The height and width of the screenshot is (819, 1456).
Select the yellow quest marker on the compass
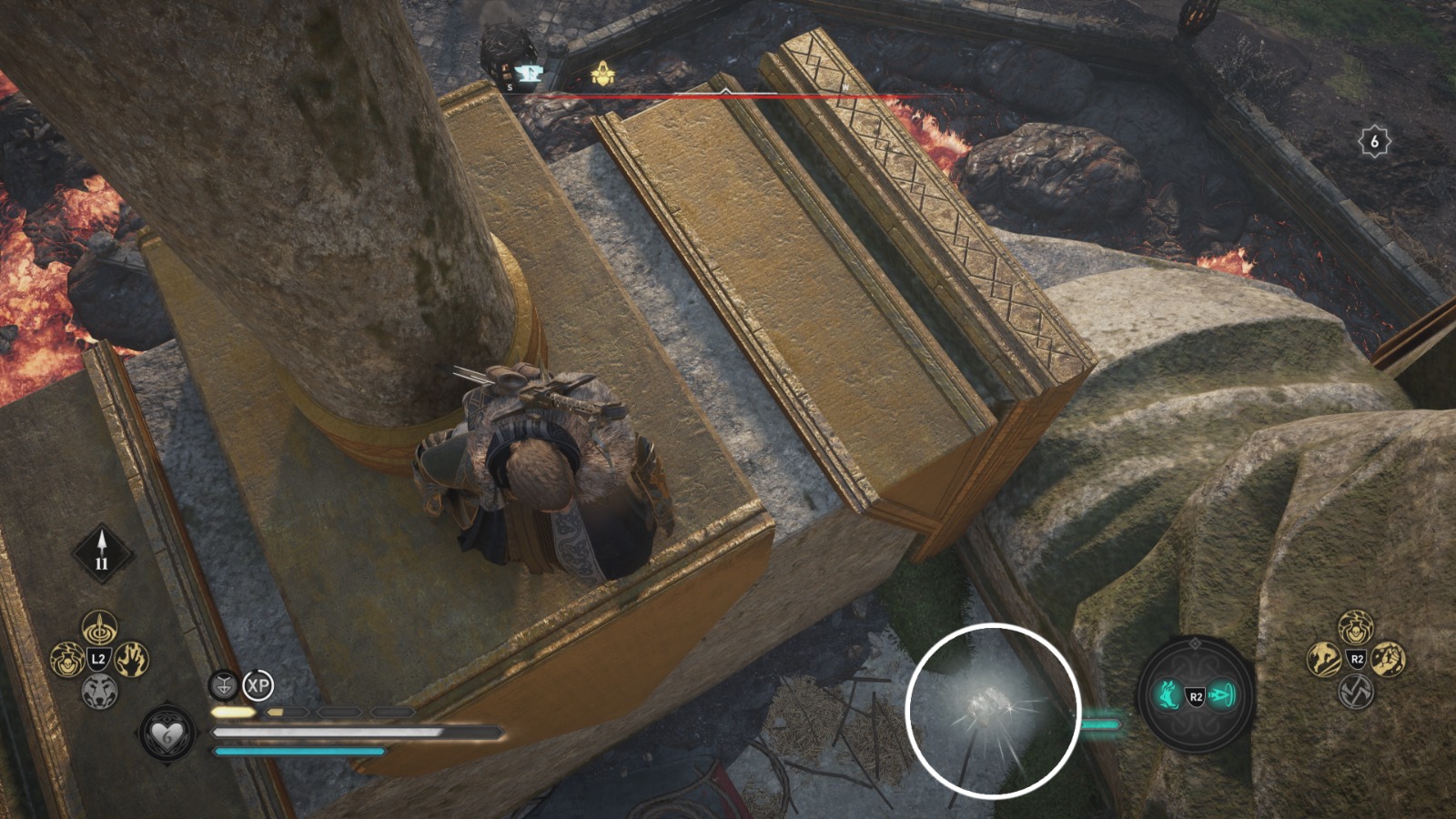point(603,73)
